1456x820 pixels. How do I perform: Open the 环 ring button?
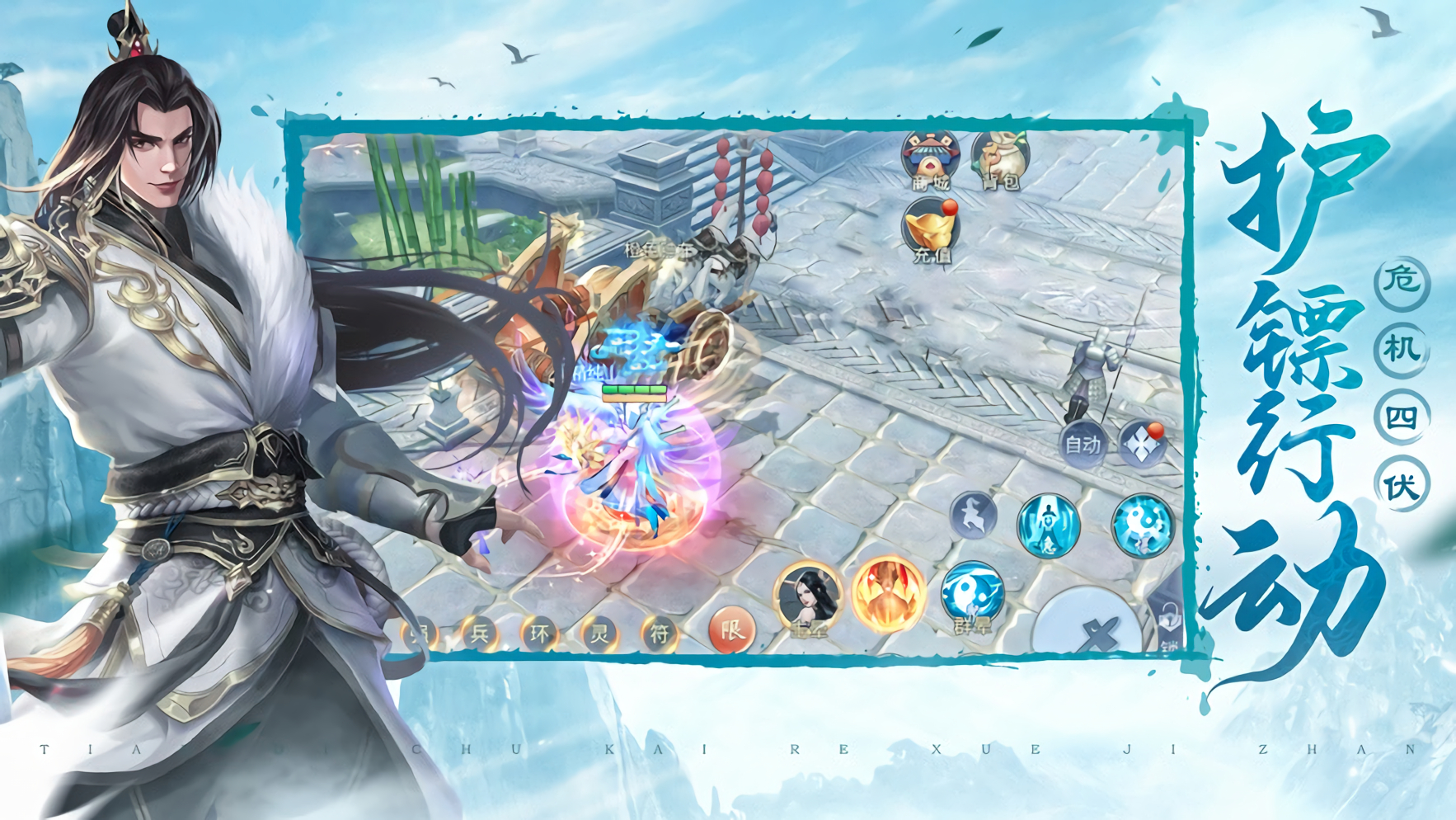coord(539,634)
